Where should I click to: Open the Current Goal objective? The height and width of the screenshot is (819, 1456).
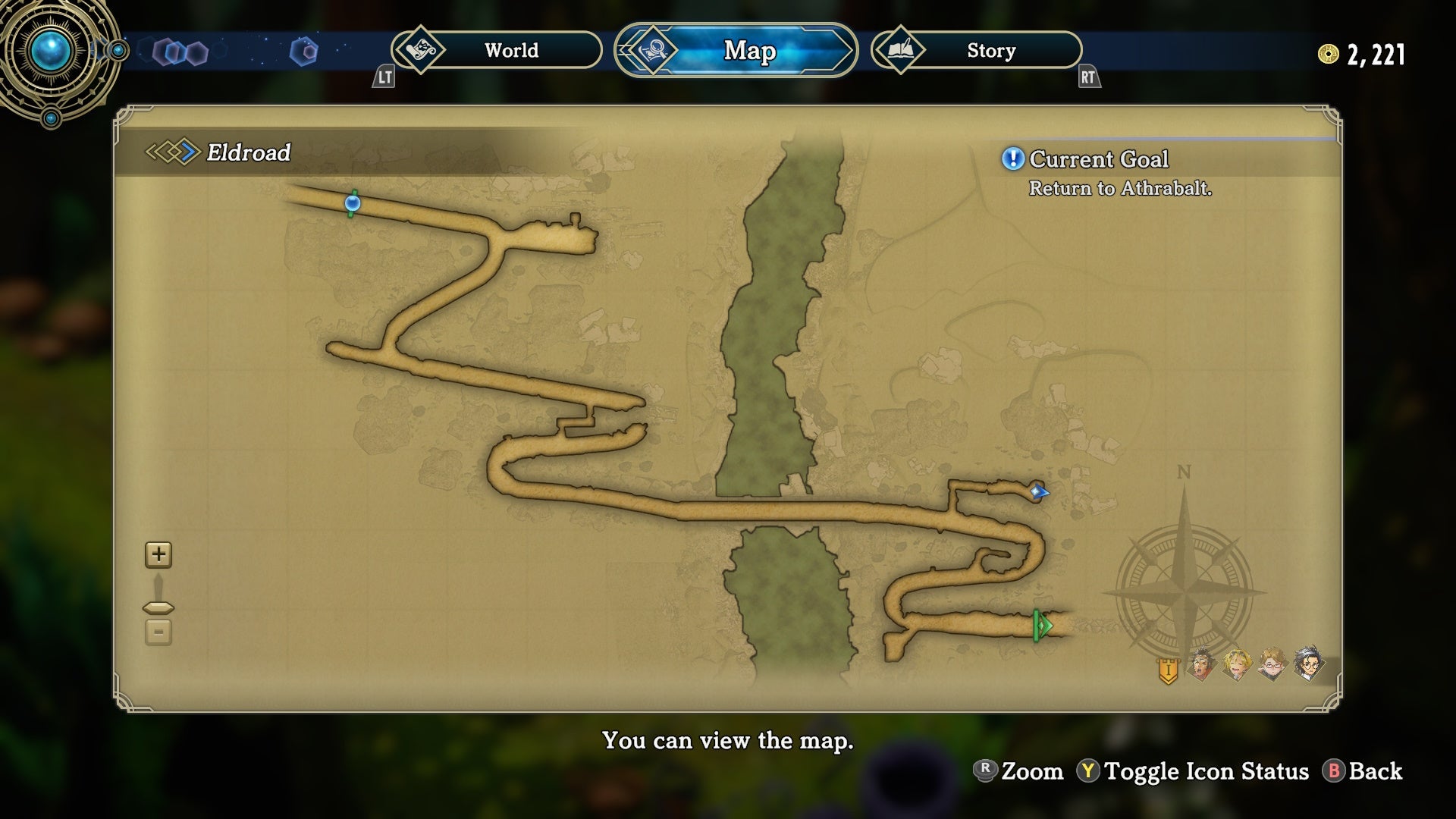point(1099,159)
